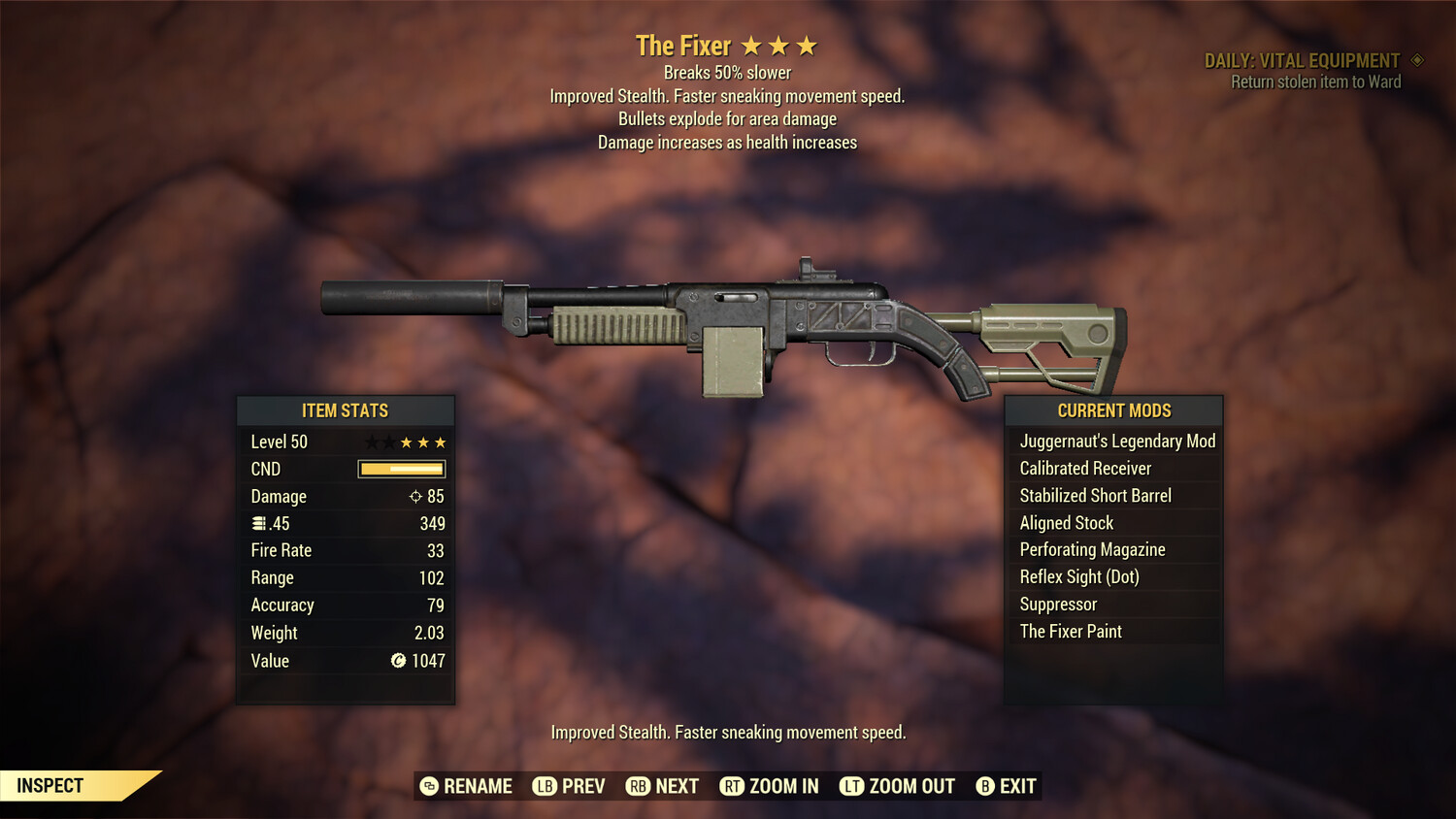Click the third gold star beside The Fixer
Screen dimensions: 1456x819
pos(809,44)
